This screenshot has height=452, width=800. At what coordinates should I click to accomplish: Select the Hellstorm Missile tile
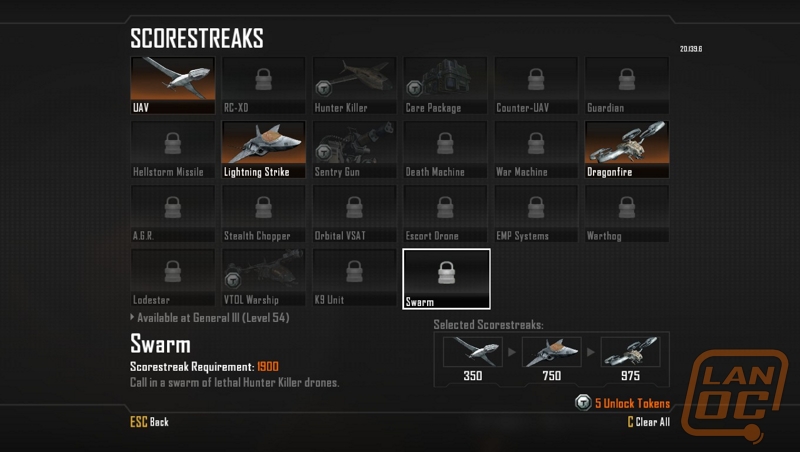(173, 149)
